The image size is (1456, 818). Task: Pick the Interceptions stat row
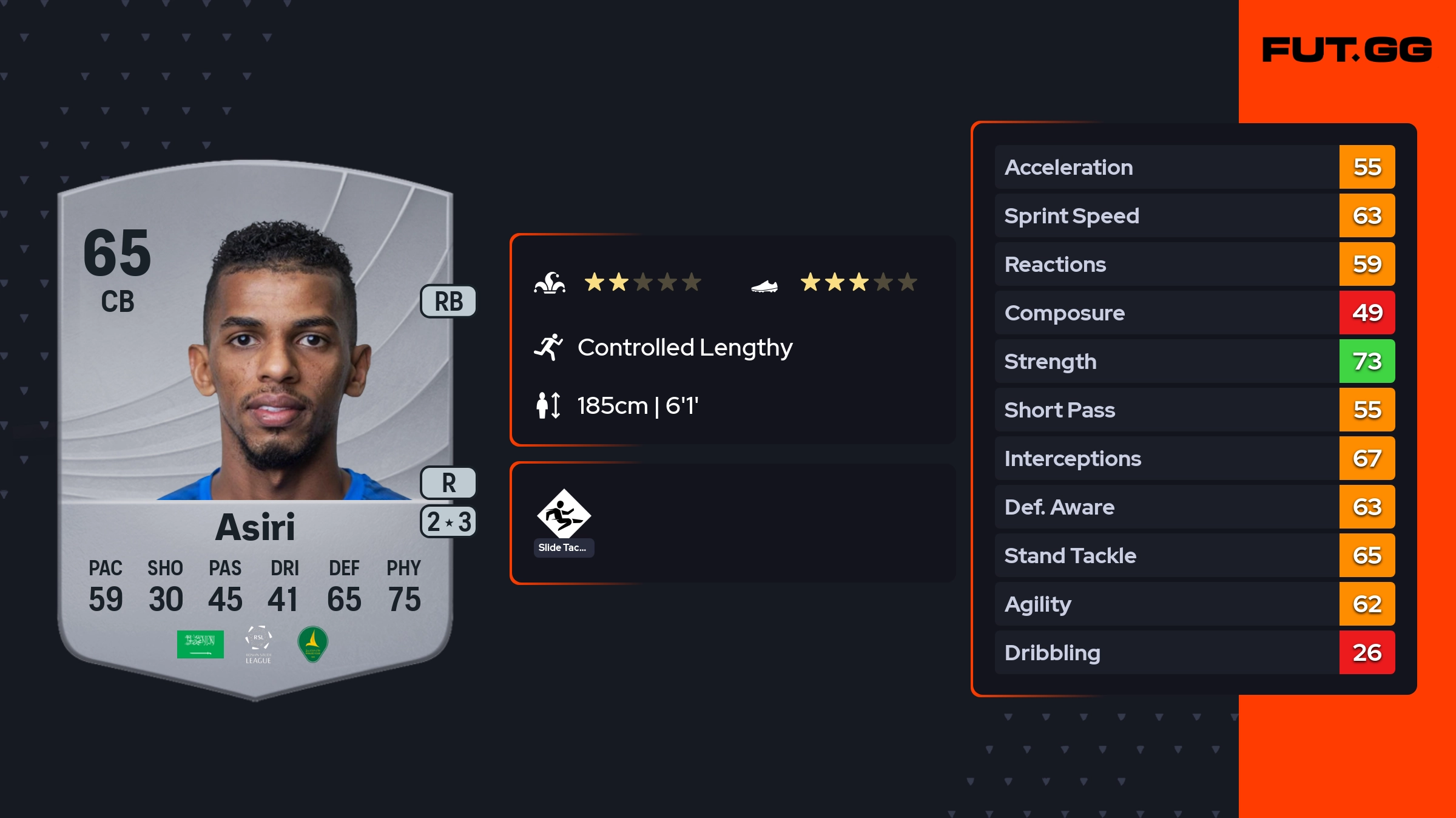click(1194, 458)
